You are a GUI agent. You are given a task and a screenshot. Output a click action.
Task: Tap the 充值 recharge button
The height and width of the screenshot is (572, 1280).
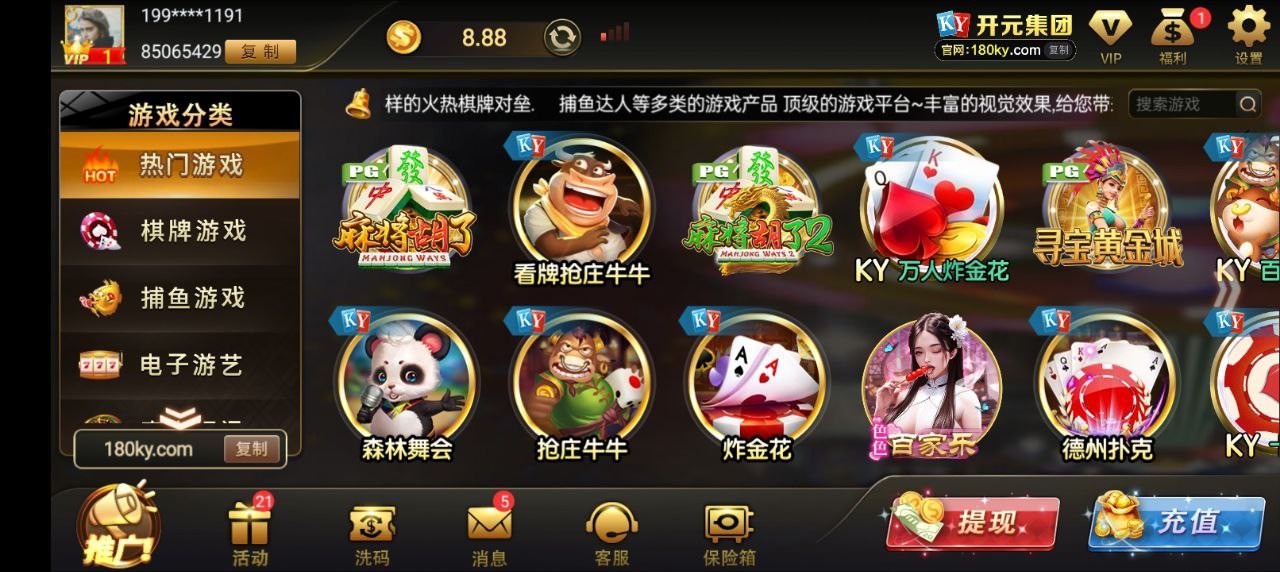1175,521
